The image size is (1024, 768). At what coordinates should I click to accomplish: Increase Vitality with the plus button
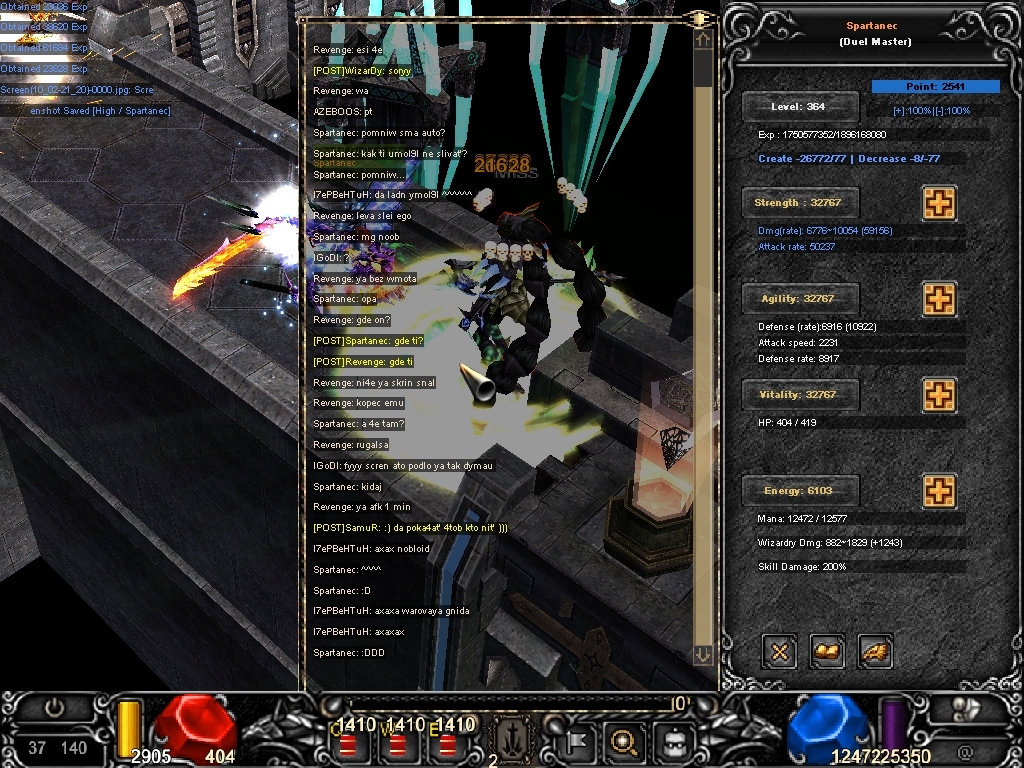(x=938, y=395)
